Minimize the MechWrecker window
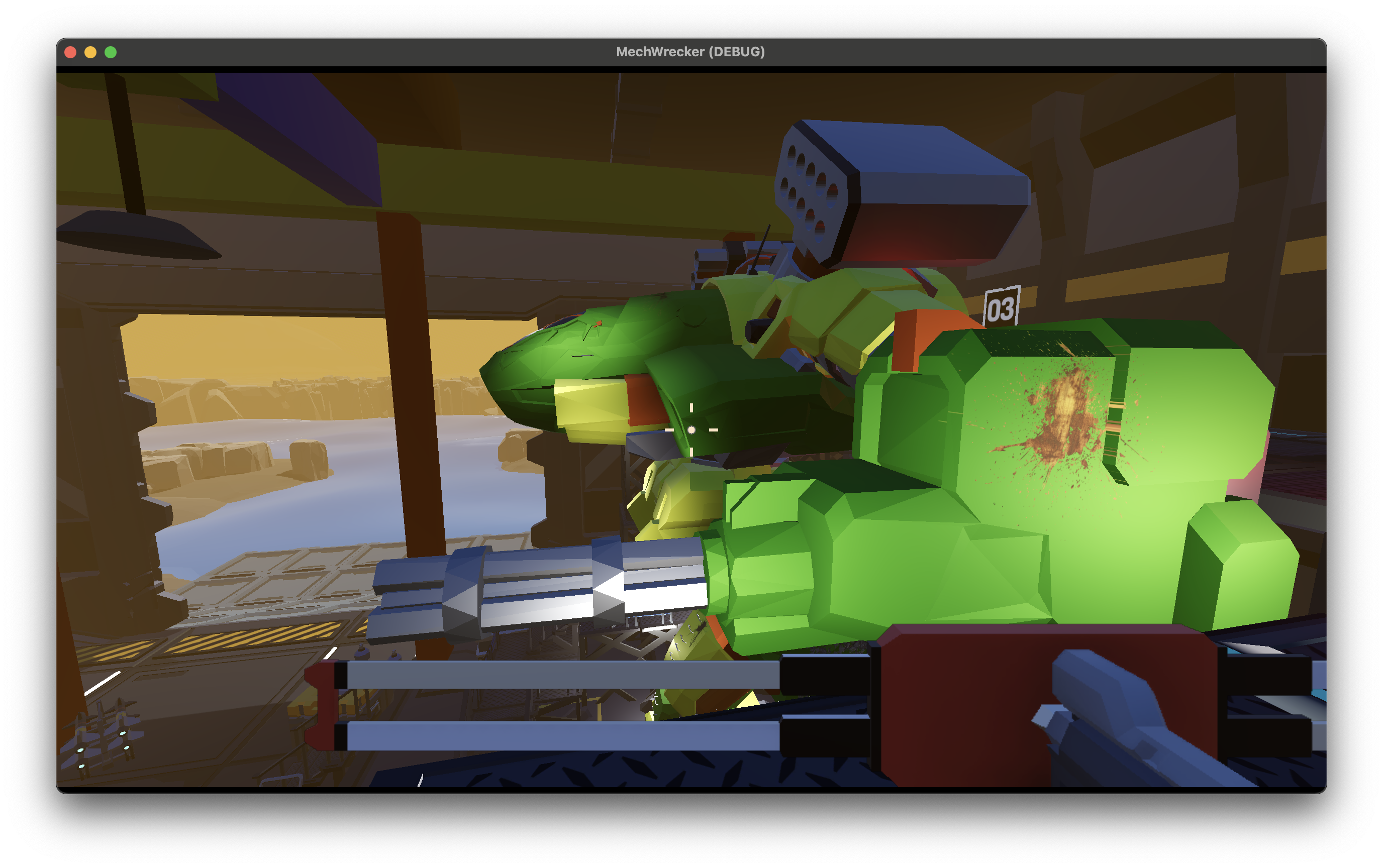 pyautogui.click(x=91, y=52)
